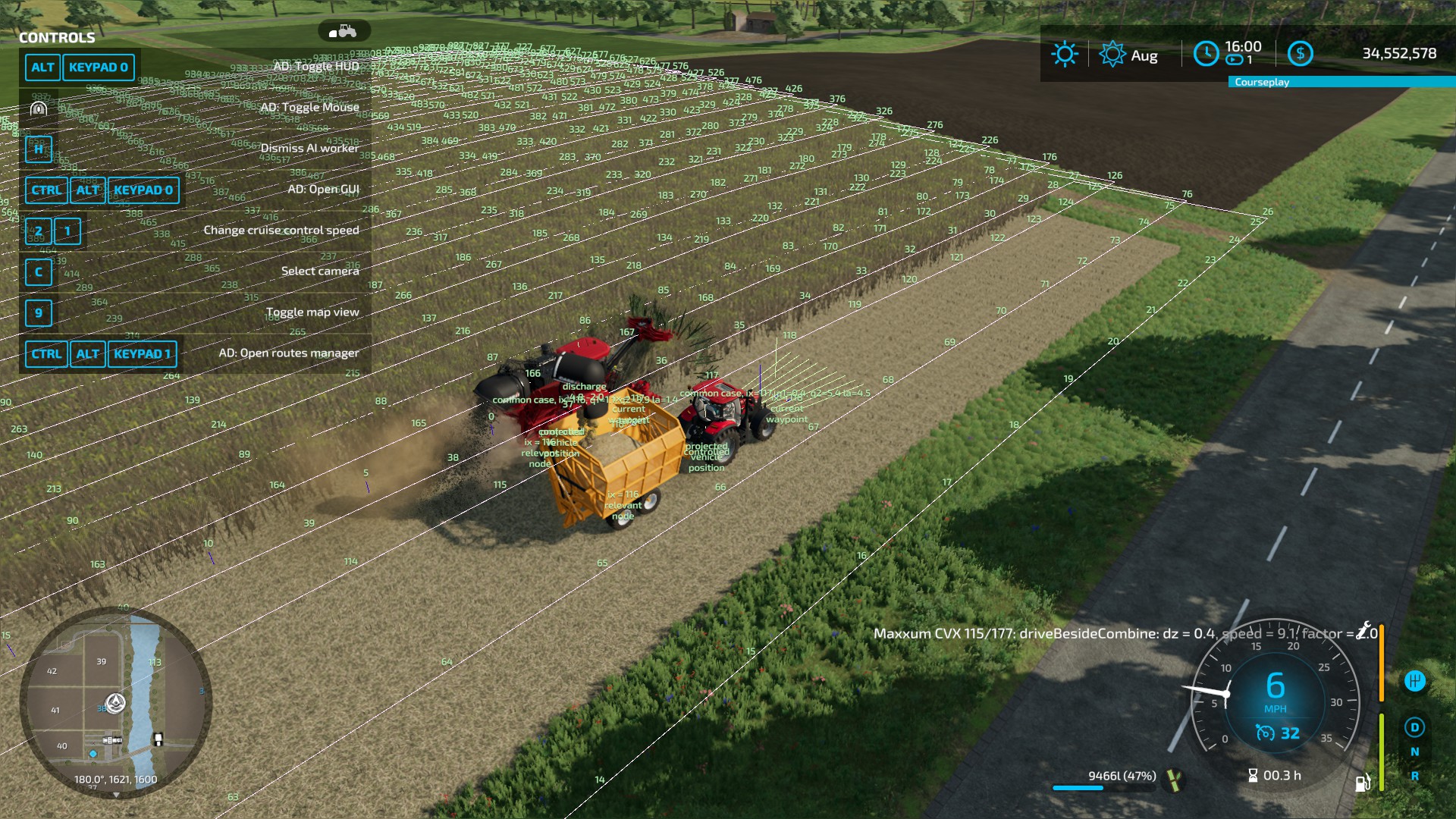This screenshot has height=819, width=1456.
Task: Click Dismiss AI worker
Action: pyautogui.click(x=311, y=149)
